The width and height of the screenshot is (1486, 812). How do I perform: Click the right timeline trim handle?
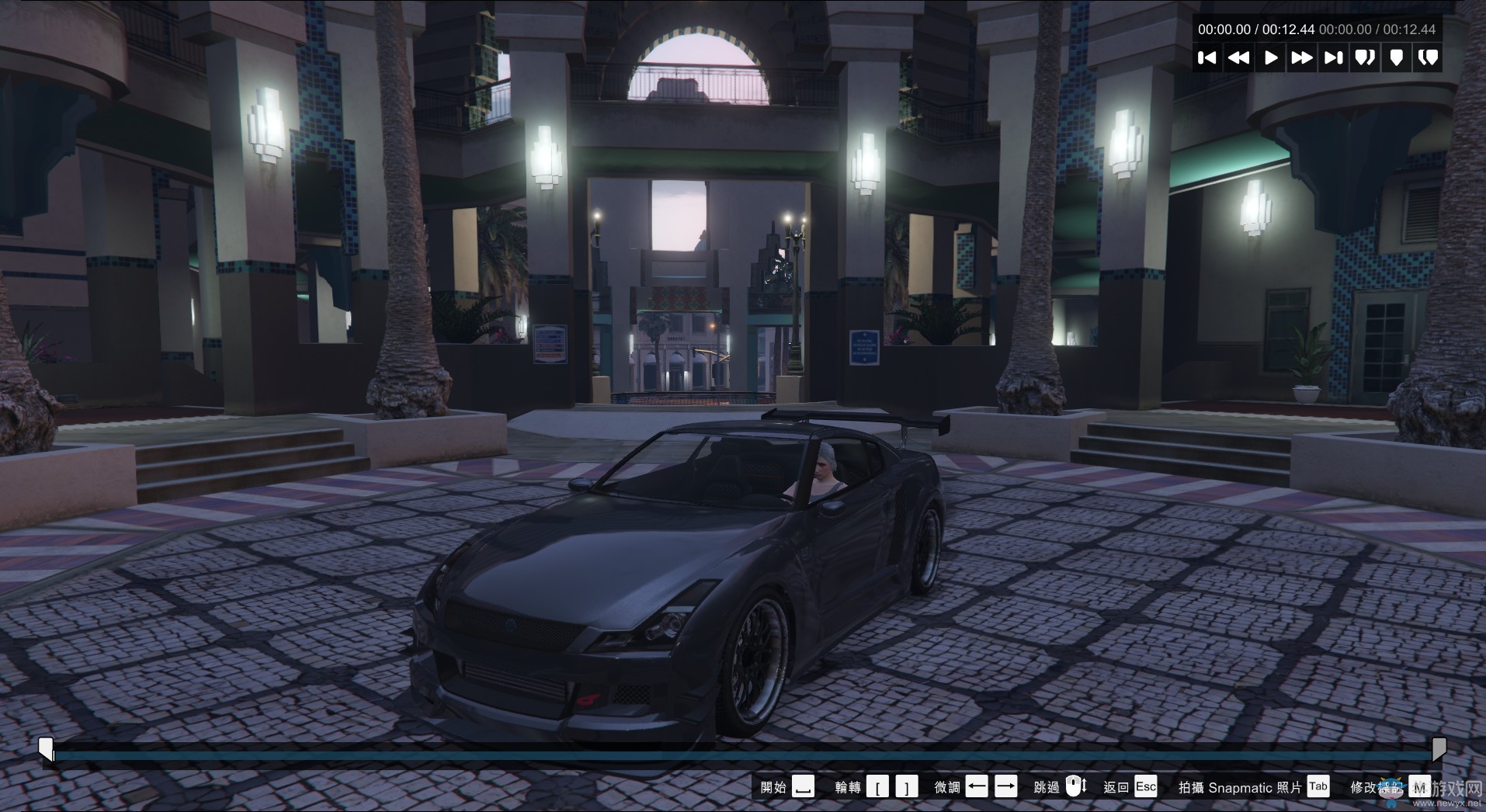pos(1441,748)
